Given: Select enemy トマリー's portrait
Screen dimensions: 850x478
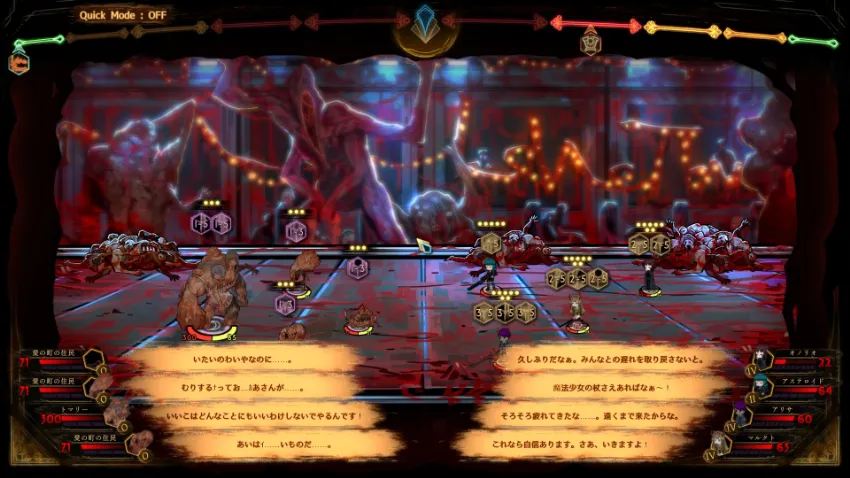Looking at the screenshot, I should click(116, 413).
